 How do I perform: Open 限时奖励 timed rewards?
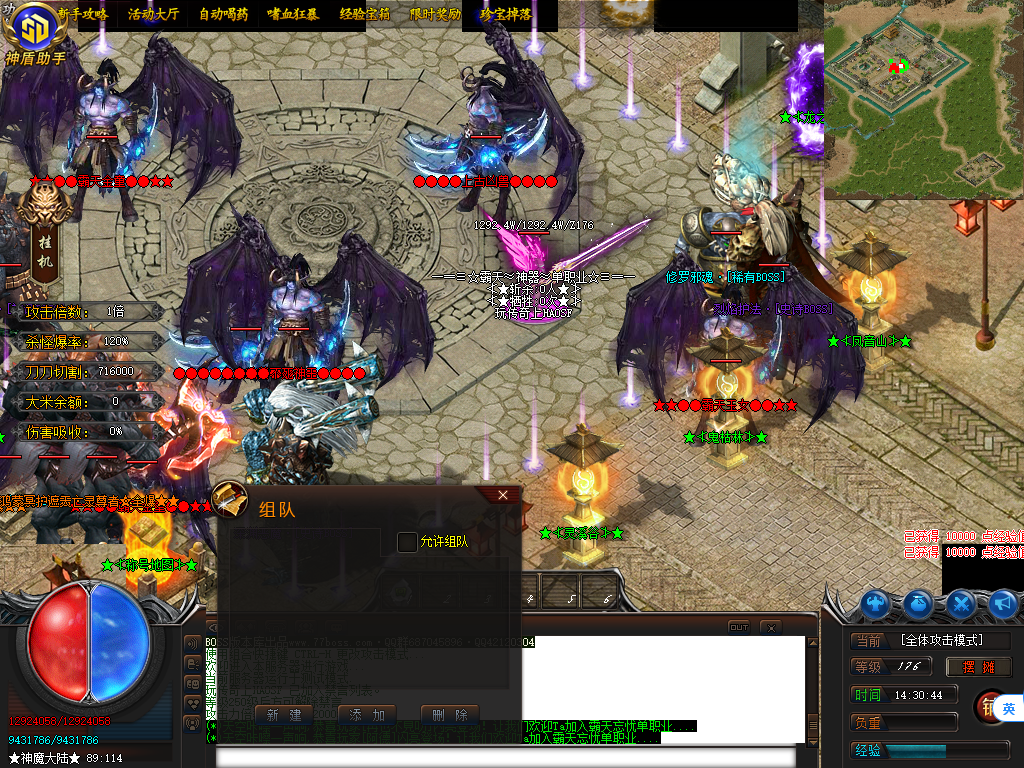click(x=435, y=15)
